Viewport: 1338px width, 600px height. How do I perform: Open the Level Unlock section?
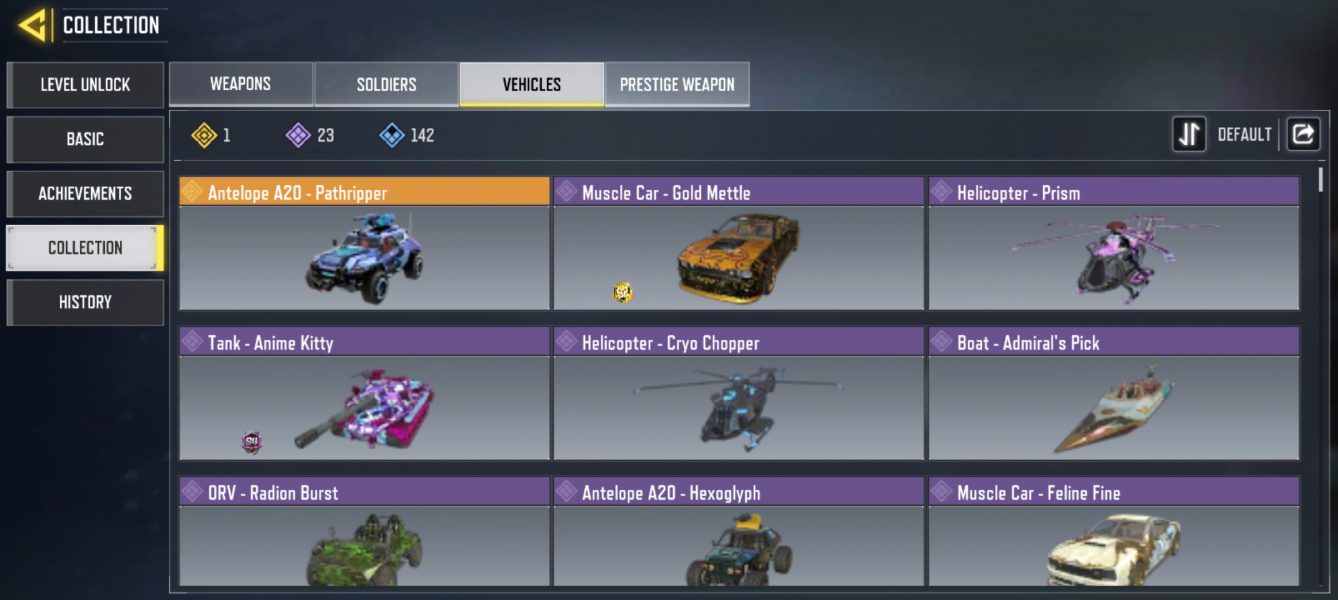click(x=85, y=85)
